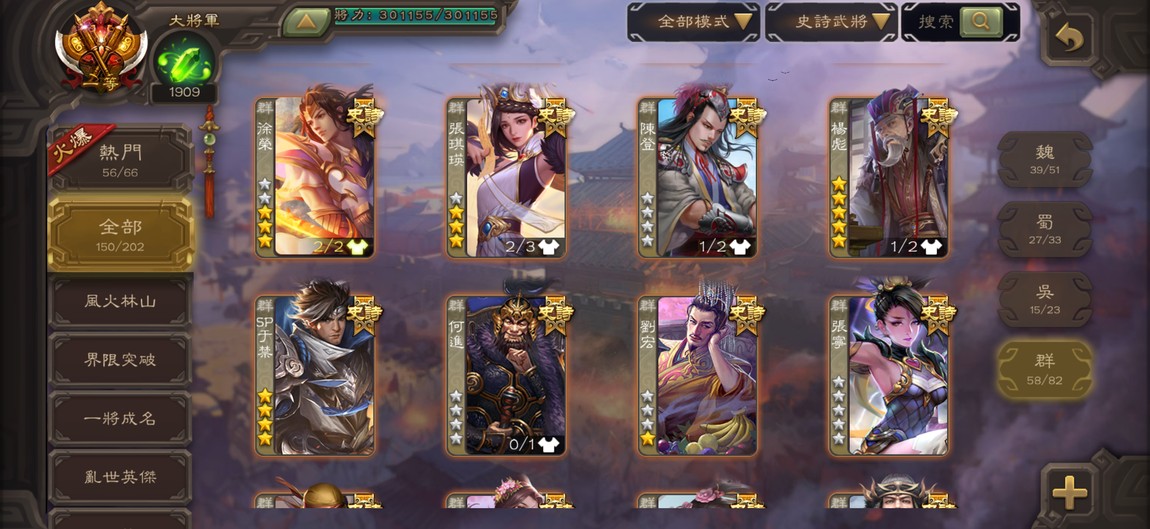Viewport: 1150px width, 529px height.
Task: Choose the 陳登 general card
Action: point(698,177)
